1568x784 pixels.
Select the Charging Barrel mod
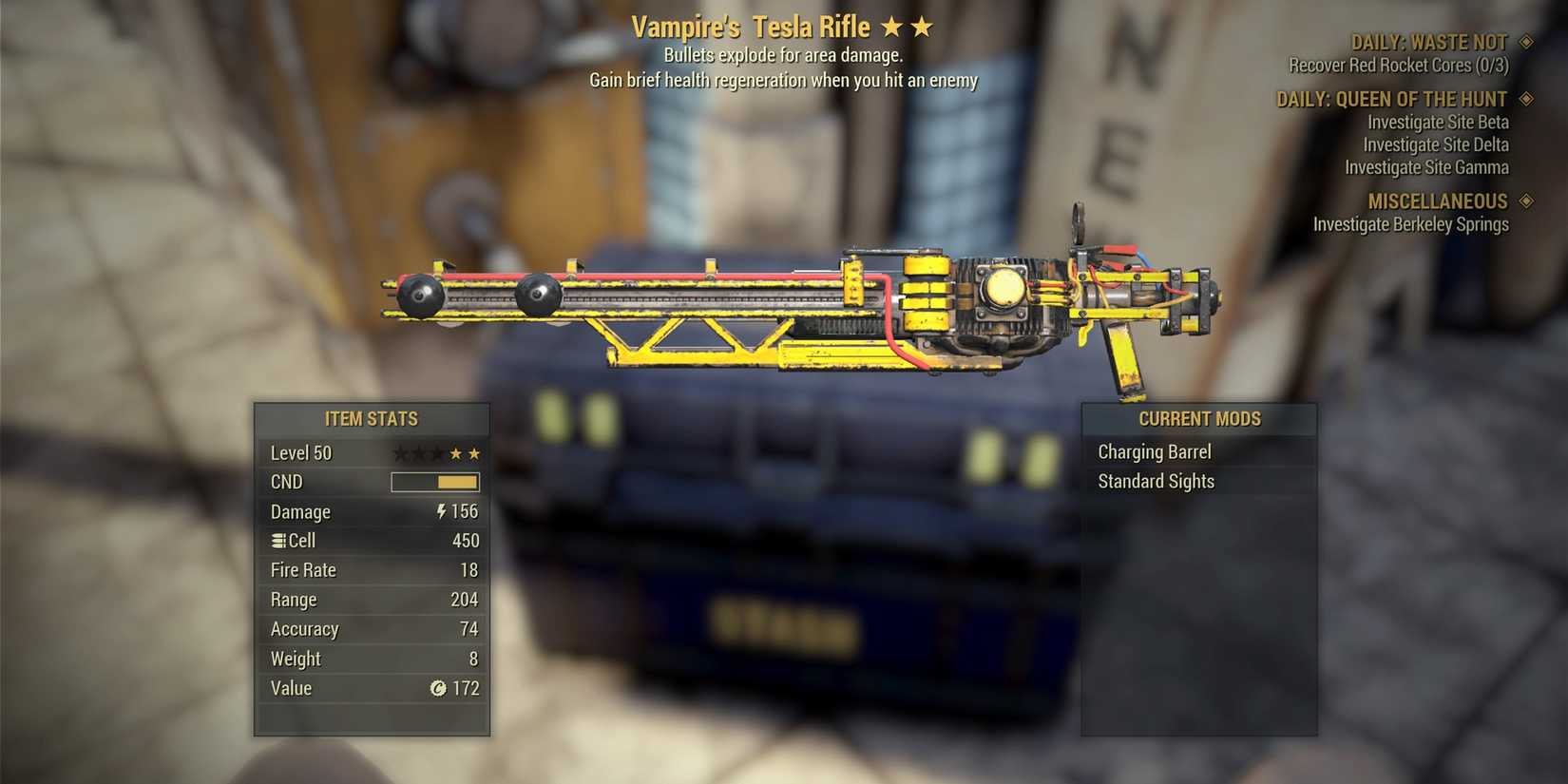coord(1156,451)
